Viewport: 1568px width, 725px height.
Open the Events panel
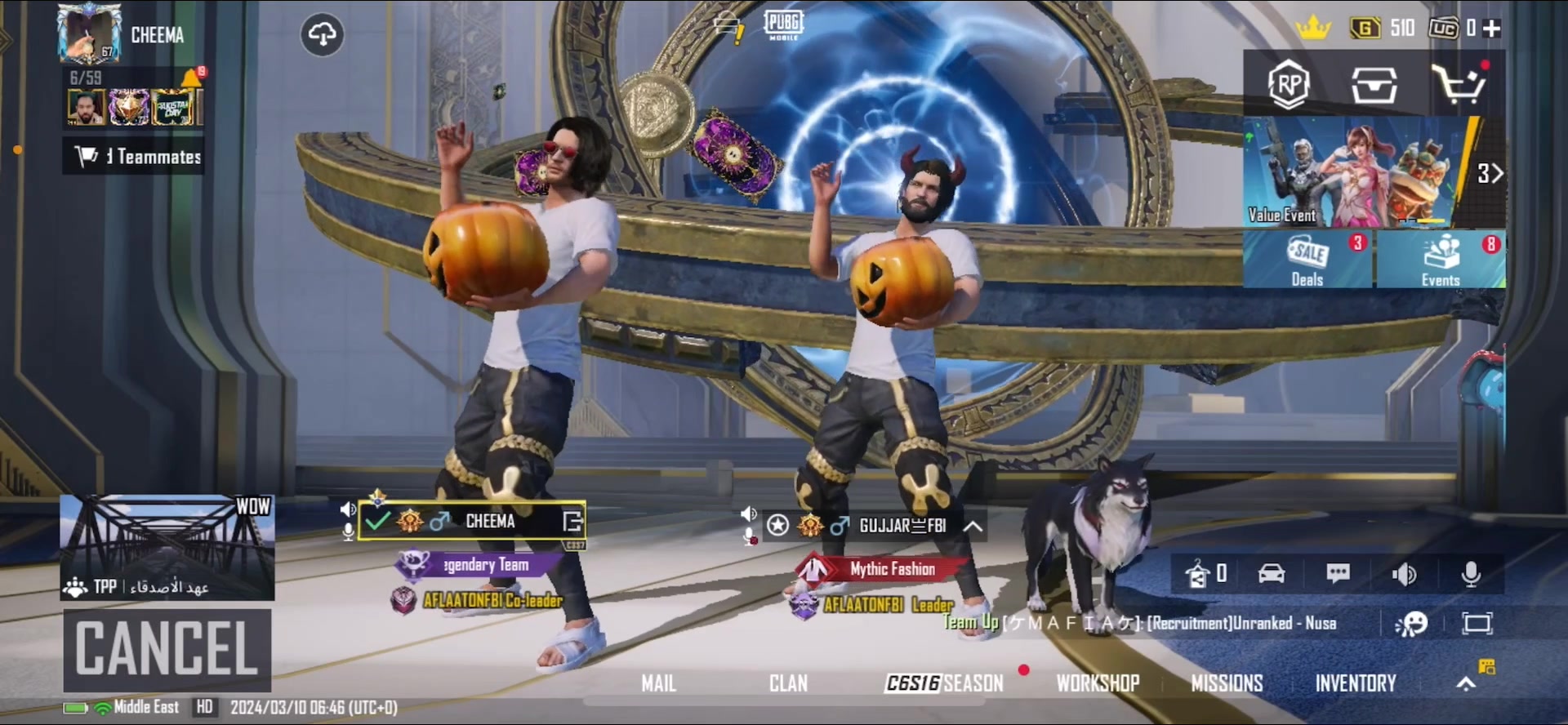1441,260
